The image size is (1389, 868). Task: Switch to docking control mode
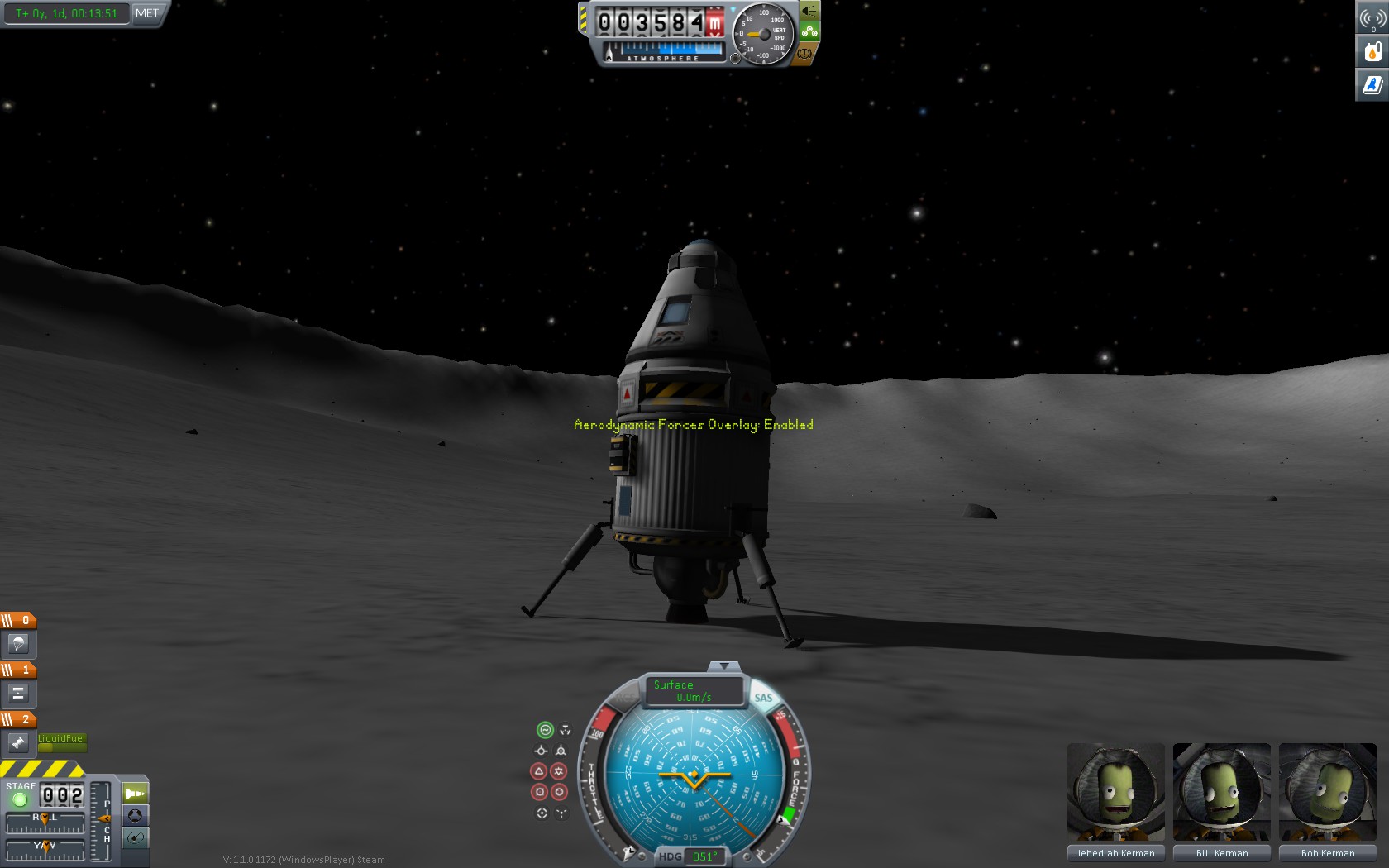tap(135, 816)
